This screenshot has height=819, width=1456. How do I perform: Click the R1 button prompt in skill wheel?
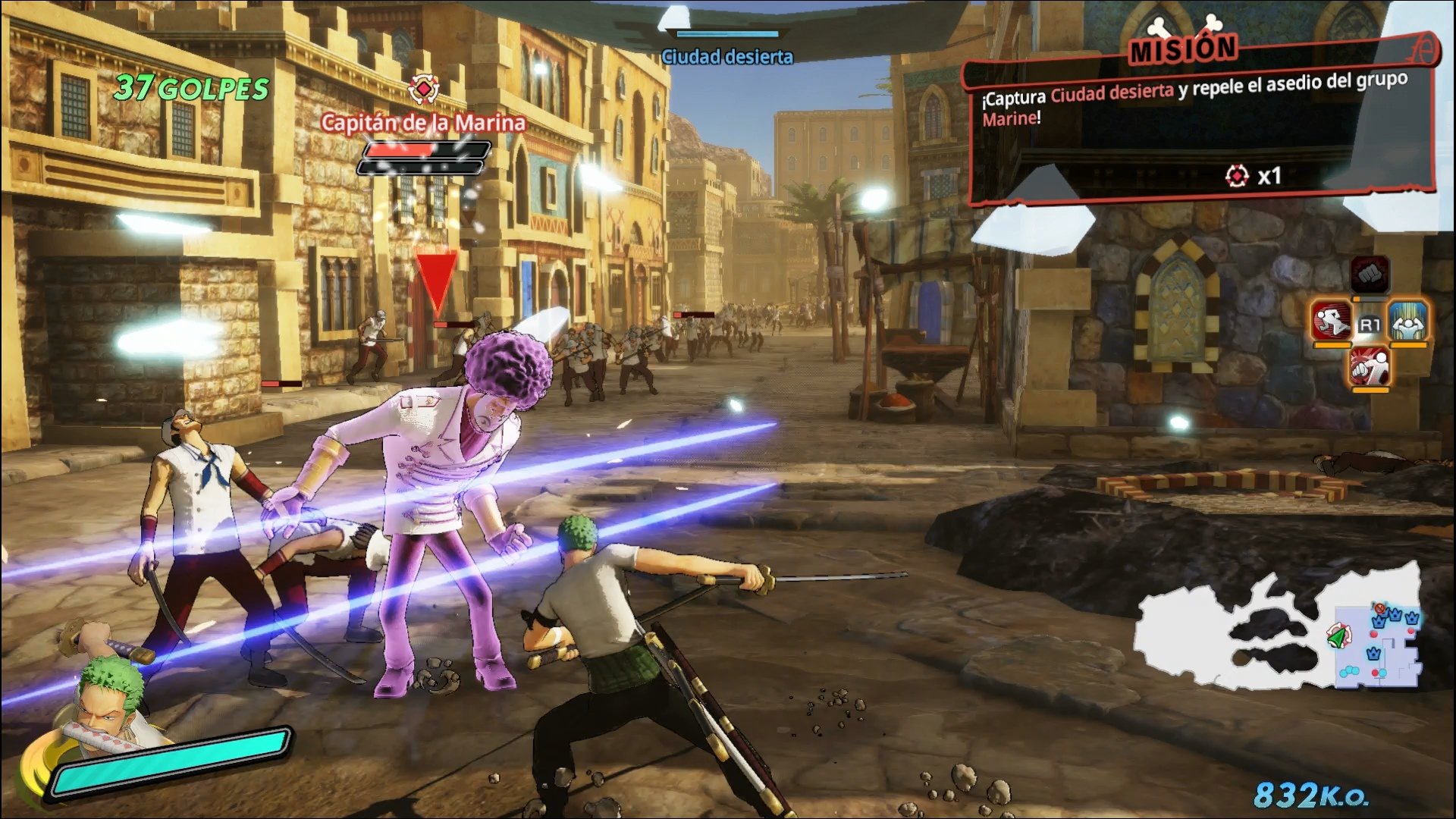tap(1370, 325)
